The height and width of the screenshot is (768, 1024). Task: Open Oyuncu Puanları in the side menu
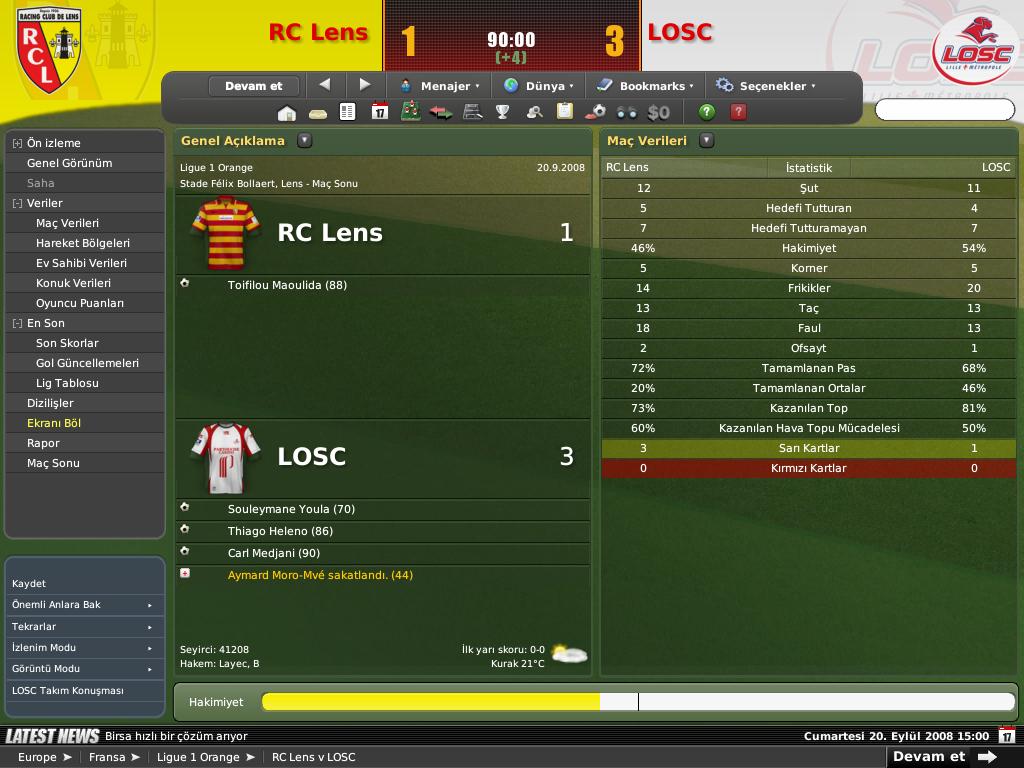(80, 303)
